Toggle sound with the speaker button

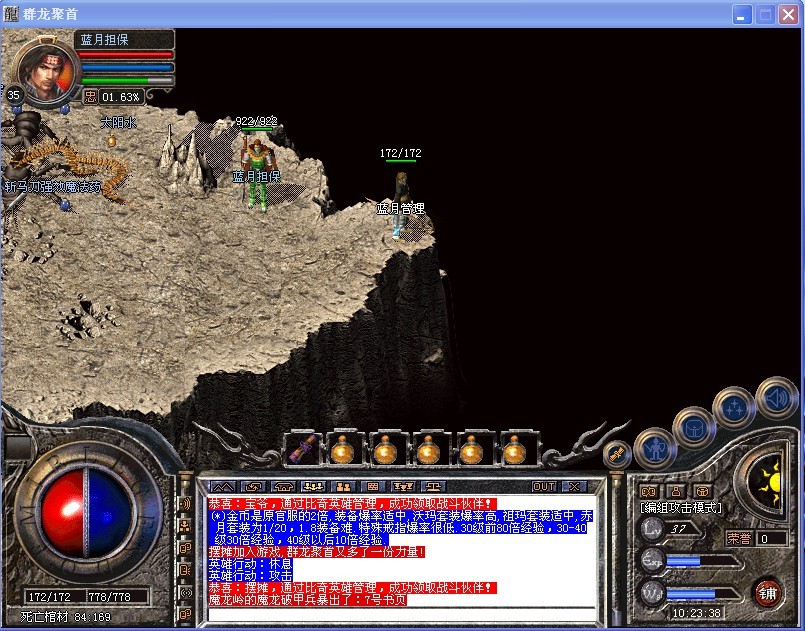pyautogui.click(x=775, y=397)
